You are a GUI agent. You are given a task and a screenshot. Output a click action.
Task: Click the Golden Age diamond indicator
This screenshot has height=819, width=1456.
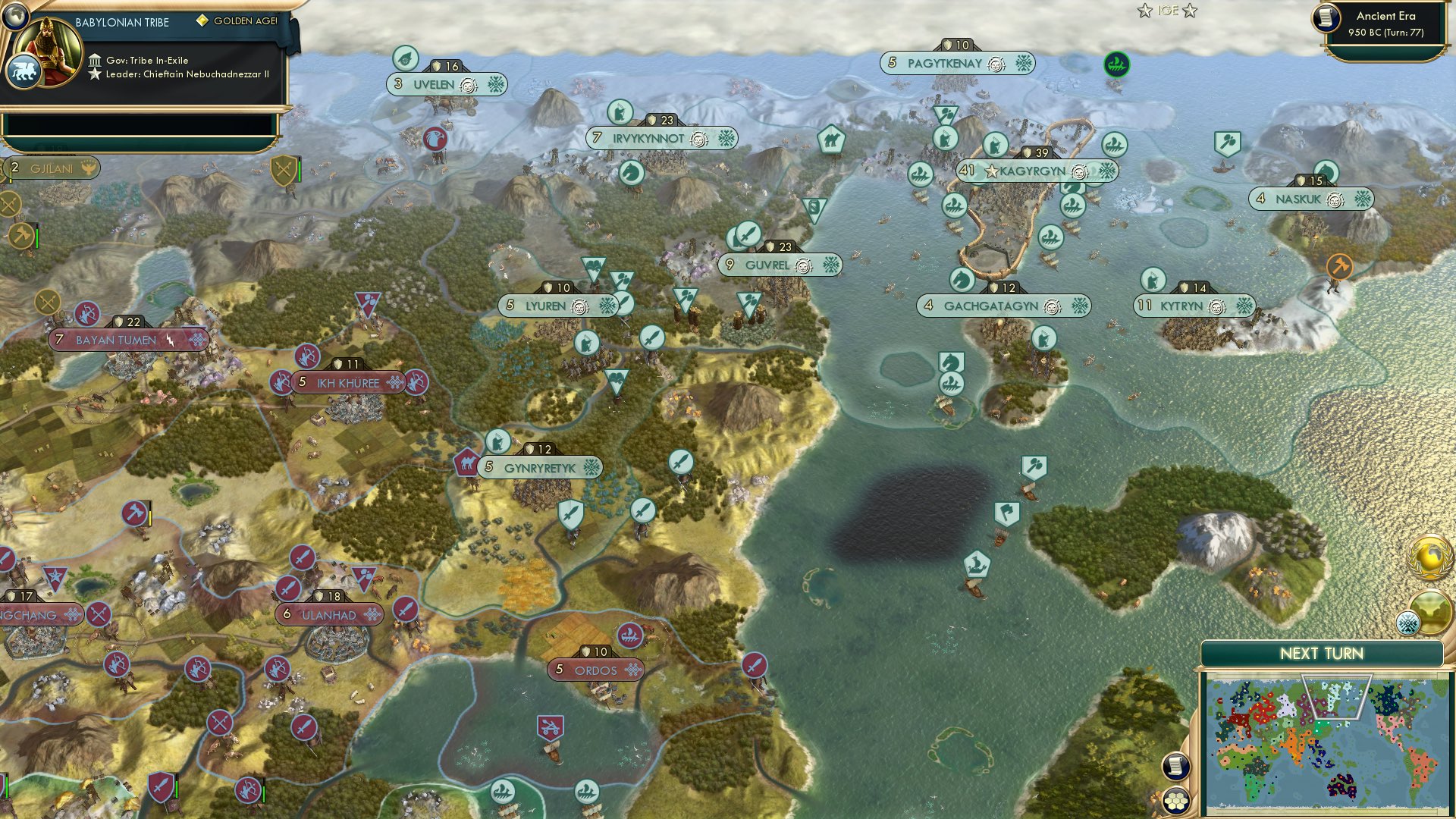coord(202,23)
